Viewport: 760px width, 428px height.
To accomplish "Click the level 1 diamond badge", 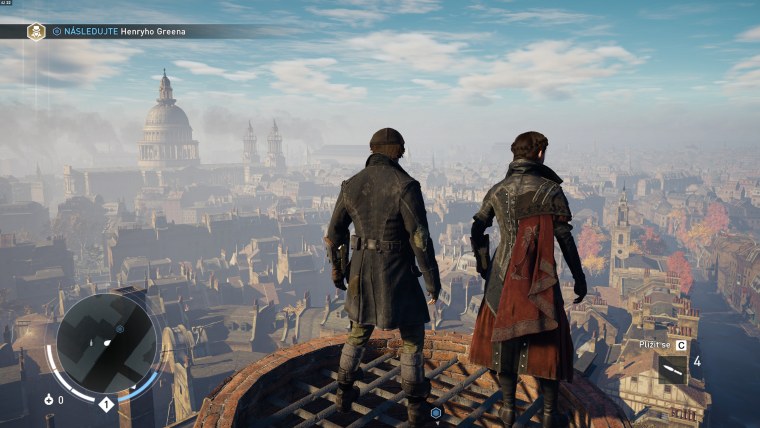I will [105, 404].
